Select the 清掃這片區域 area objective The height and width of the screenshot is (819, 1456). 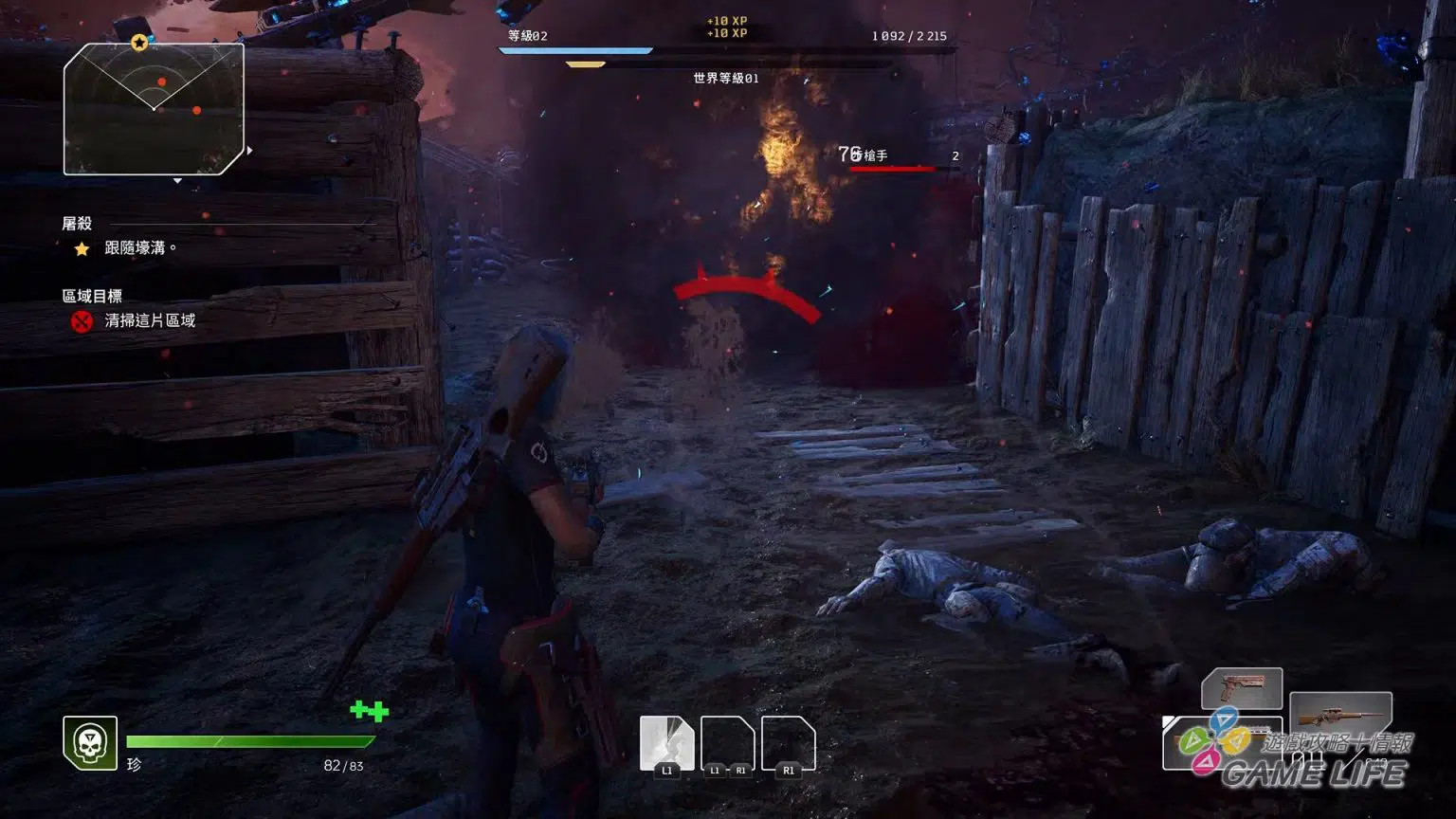click(x=149, y=321)
